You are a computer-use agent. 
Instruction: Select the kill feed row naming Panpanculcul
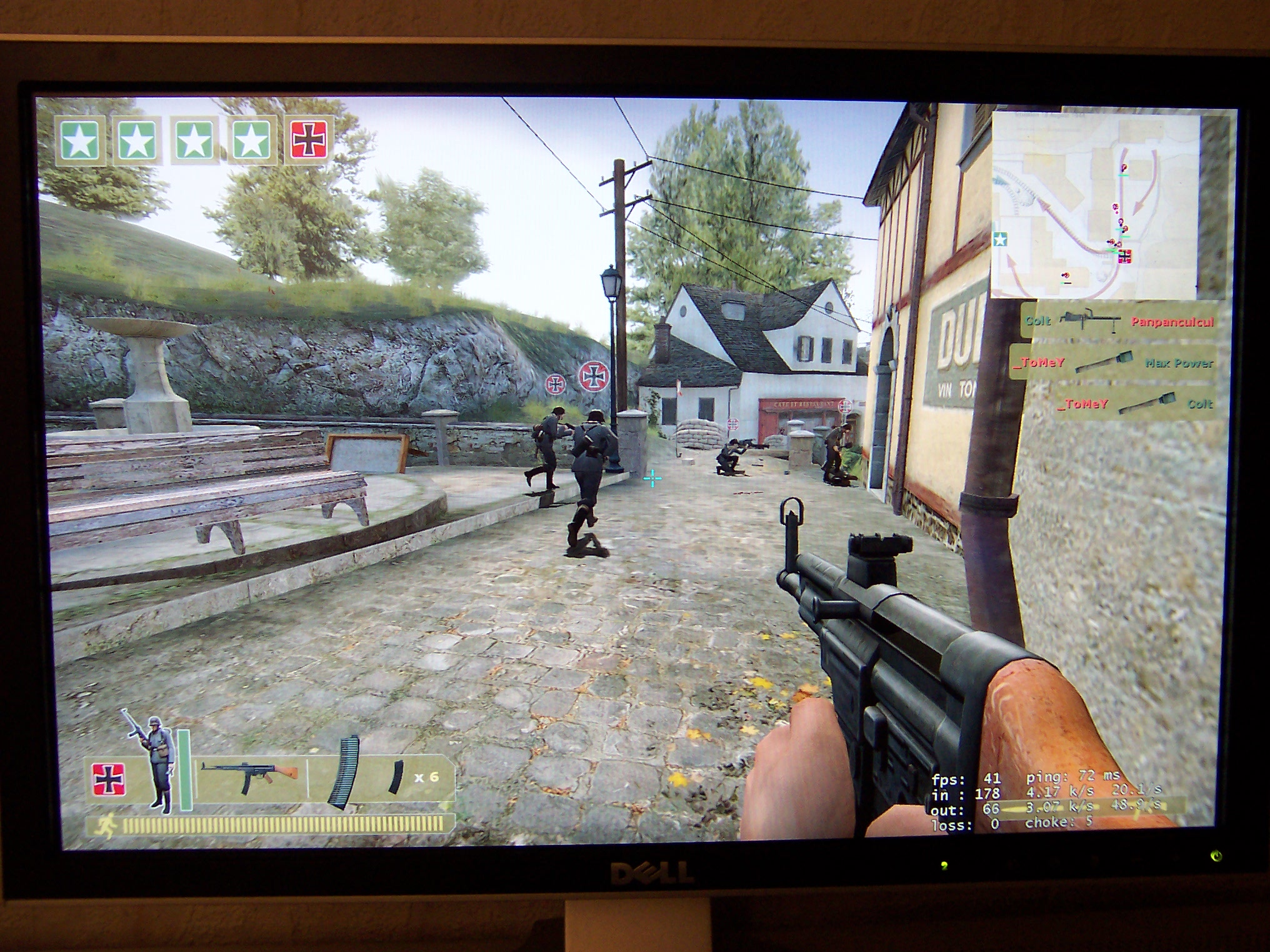(x=1119, y=322)
